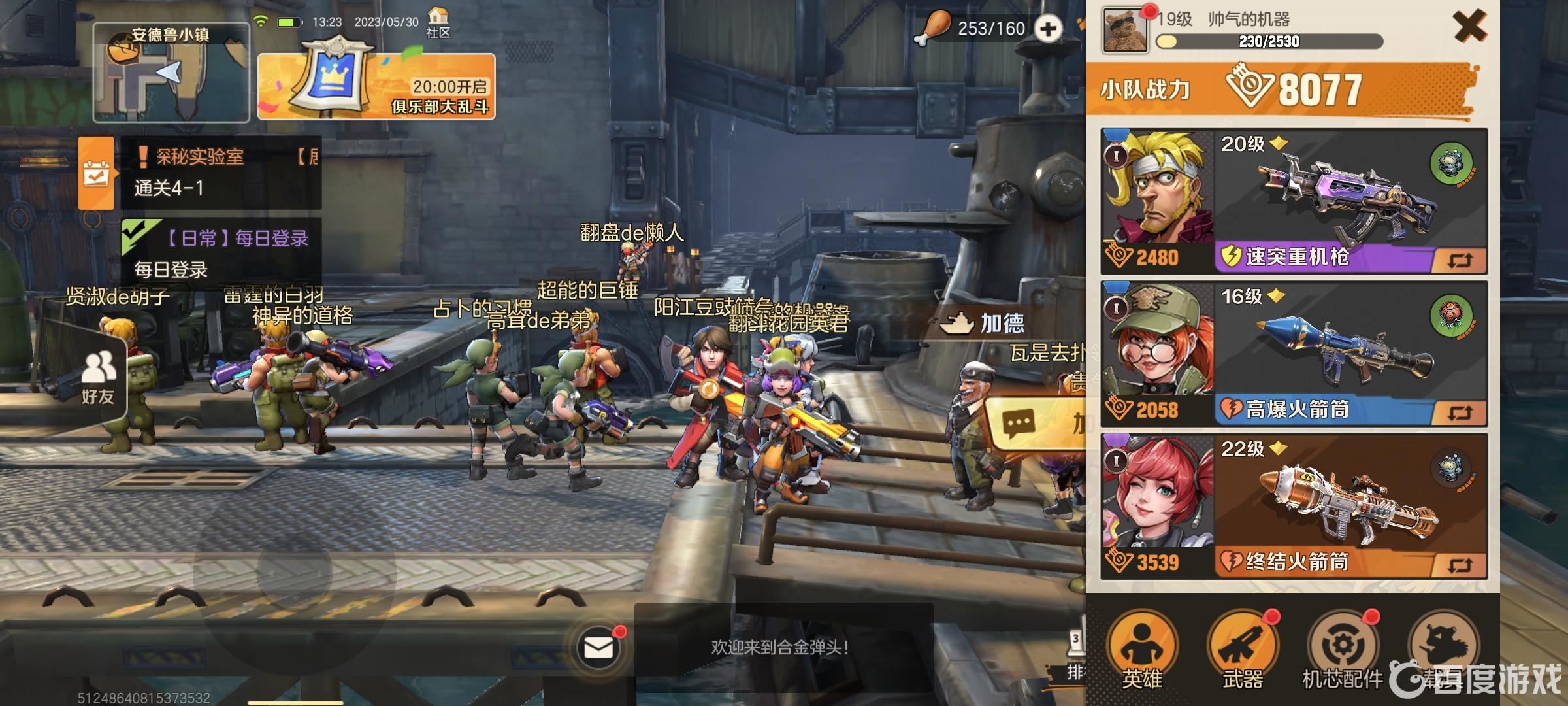Screen dimensions: 1568x706
Task: Open the 深秘实验室 quest tracker entry
Action: pos(221,172)
